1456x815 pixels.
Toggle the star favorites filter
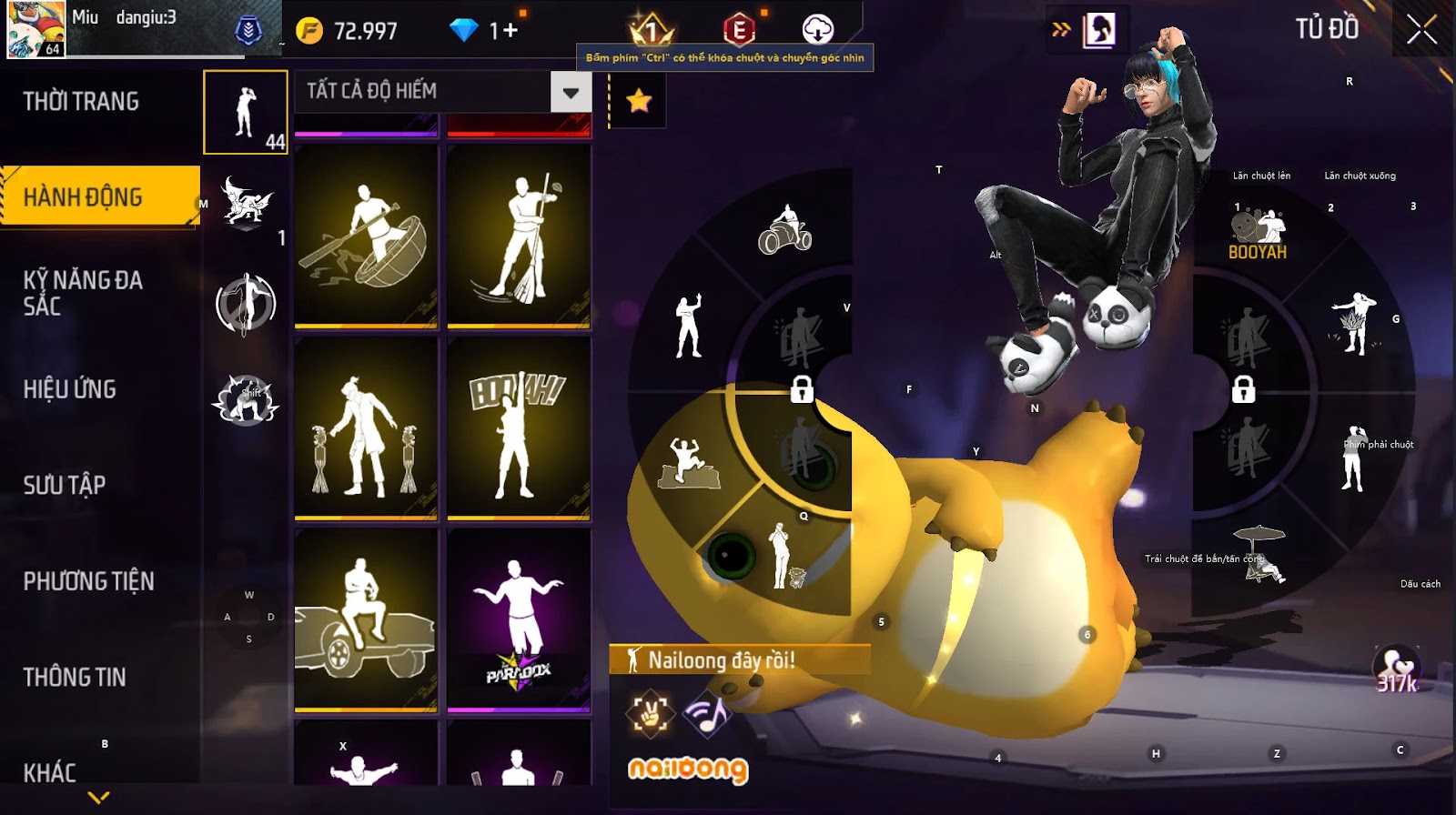coord(639,100)
